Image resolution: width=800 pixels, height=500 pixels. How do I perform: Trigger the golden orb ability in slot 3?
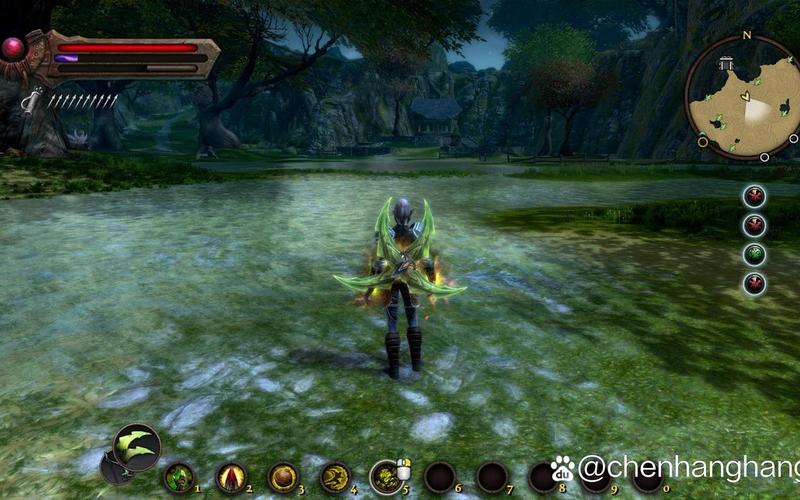tap(283, 477)
